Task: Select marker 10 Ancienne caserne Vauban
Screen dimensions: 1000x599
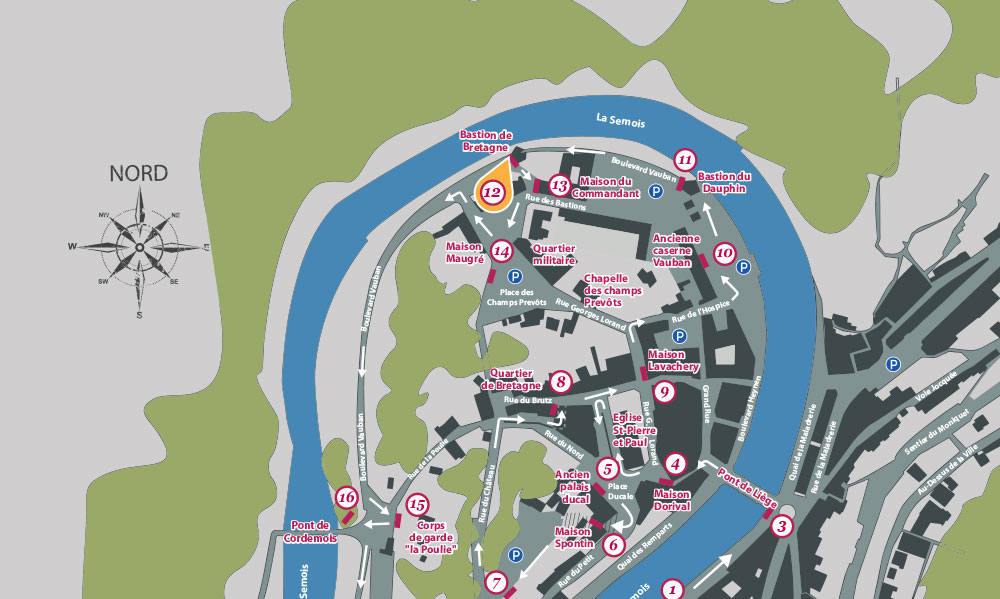Action: (725, 253)
